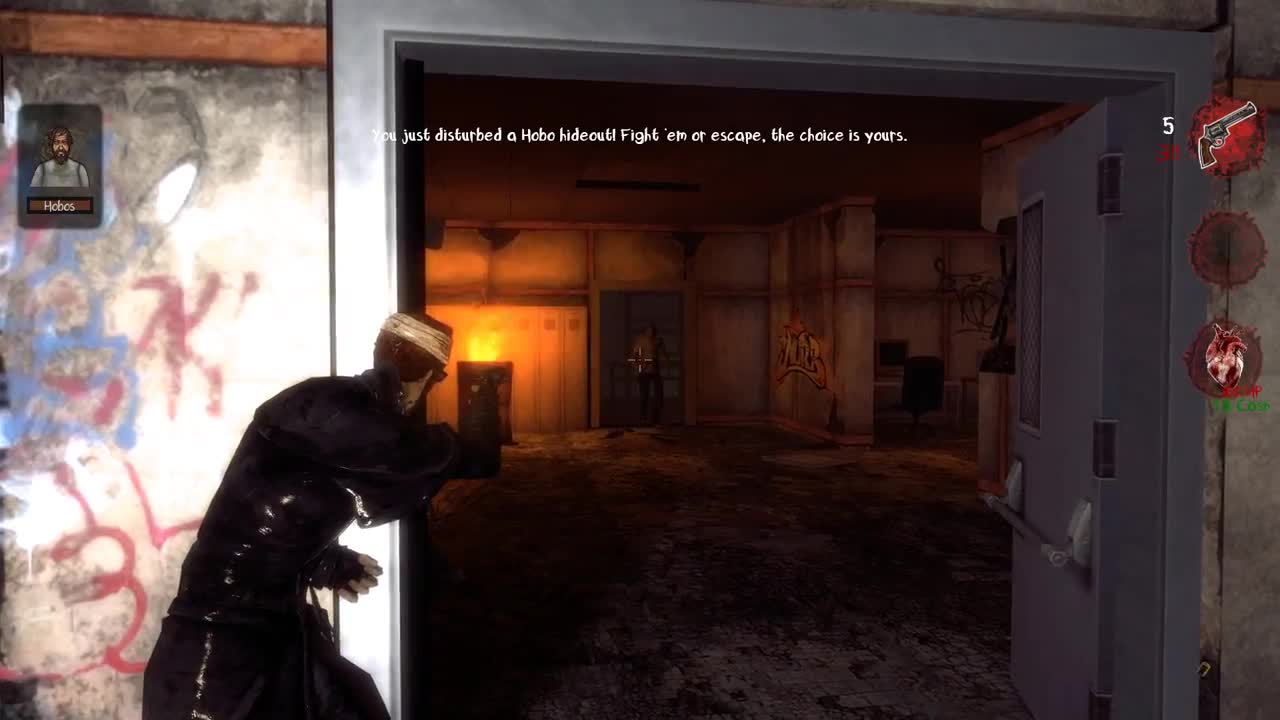Select the empty blood splat slot
Screen dimensions: 1280x720
(1226, 247)
